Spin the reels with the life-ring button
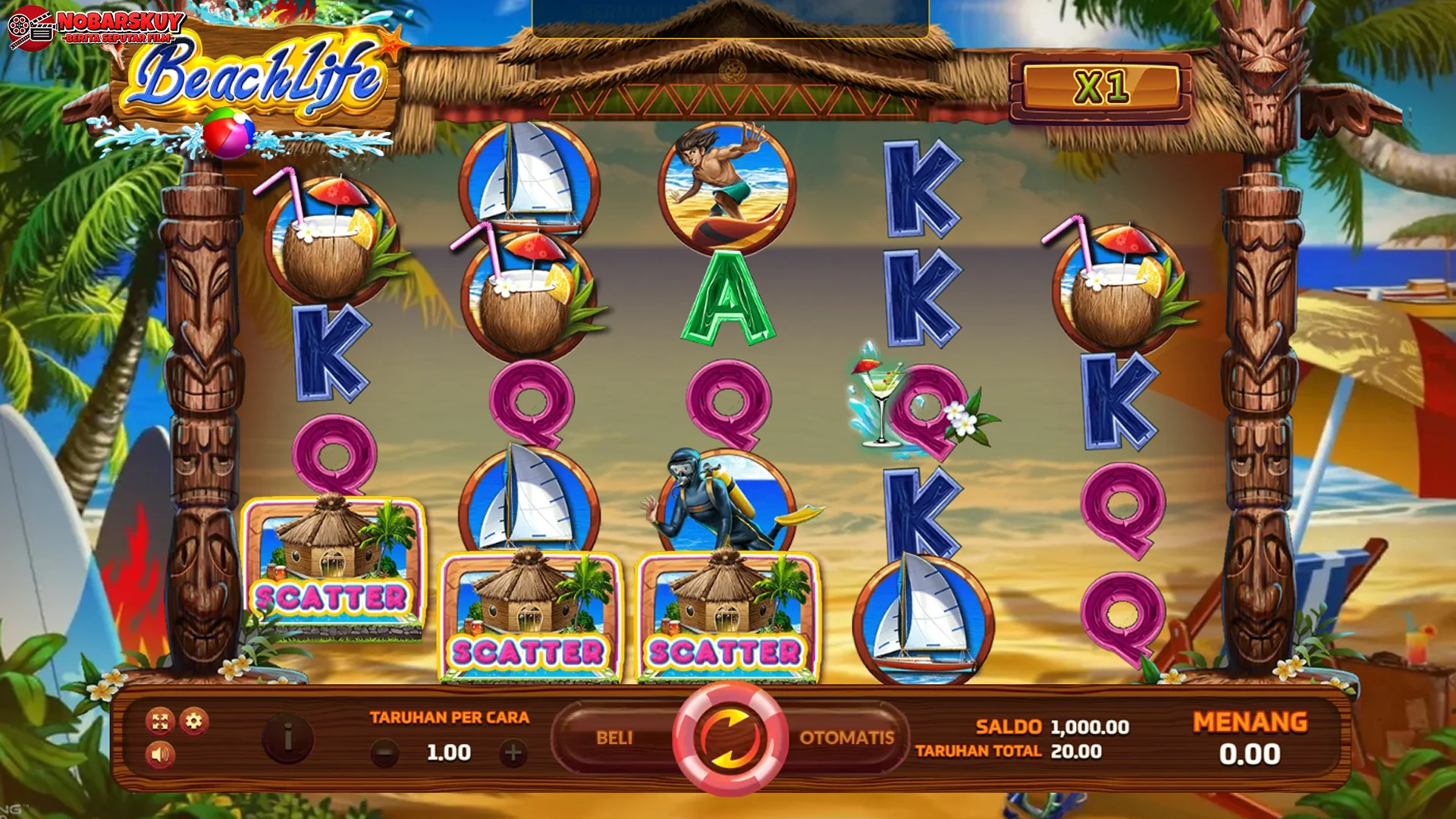Screen dimensions: 1456x819 click(729, 738)
